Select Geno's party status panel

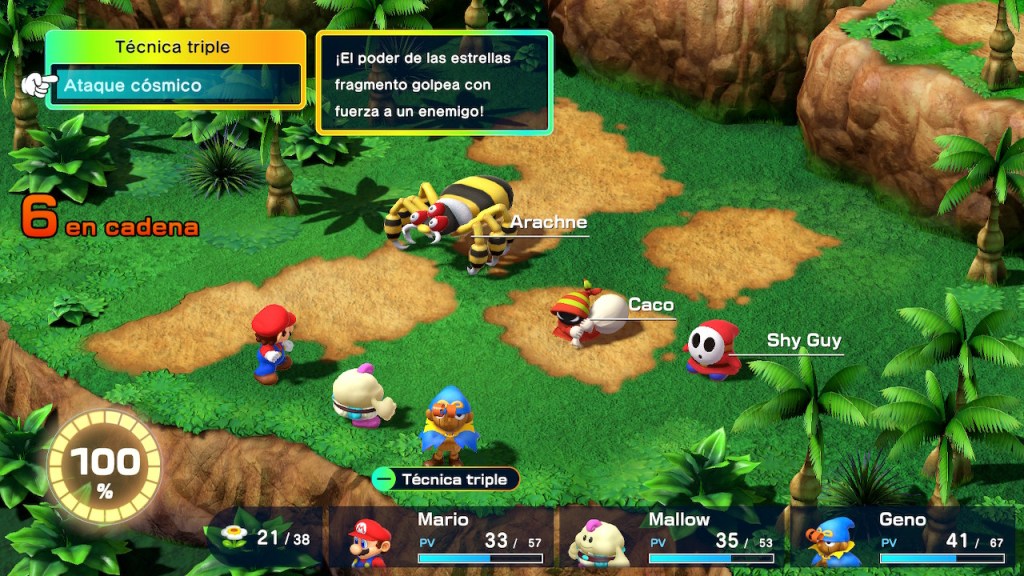point(905,538)
